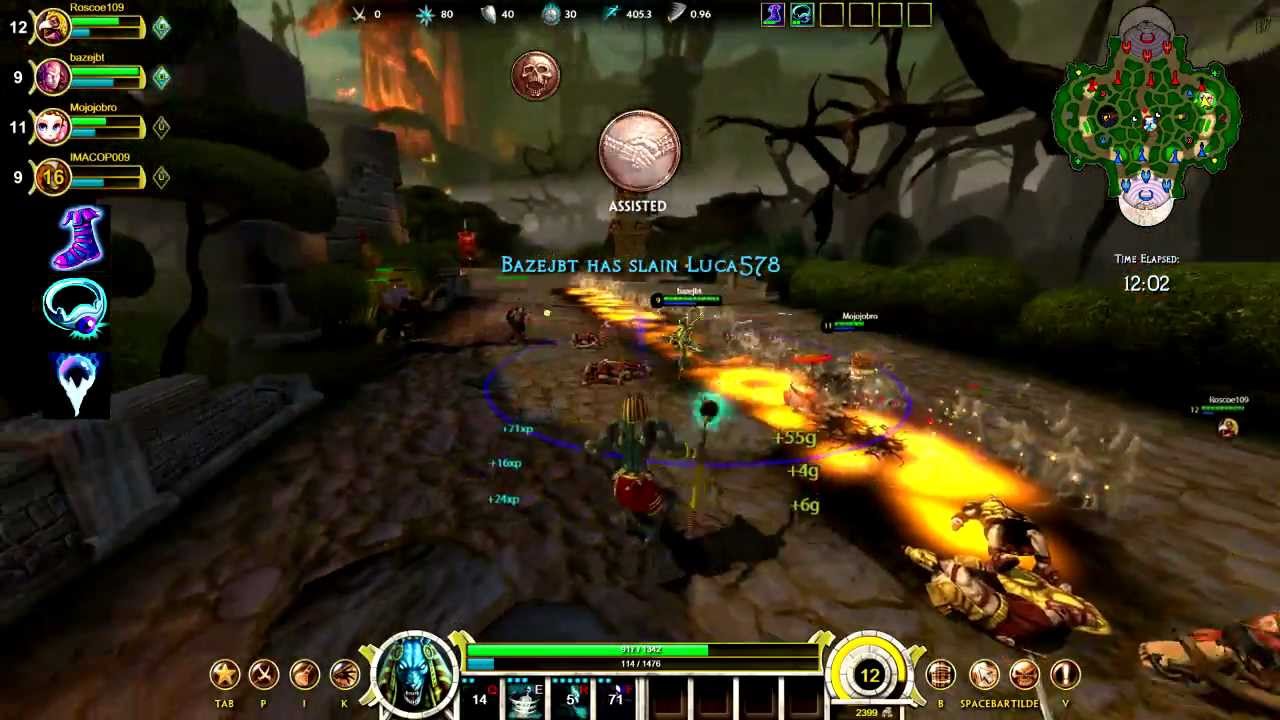Screen dimensions: 1280x720
Task: Click the Anubis god portrait
Action: [414, 675]
